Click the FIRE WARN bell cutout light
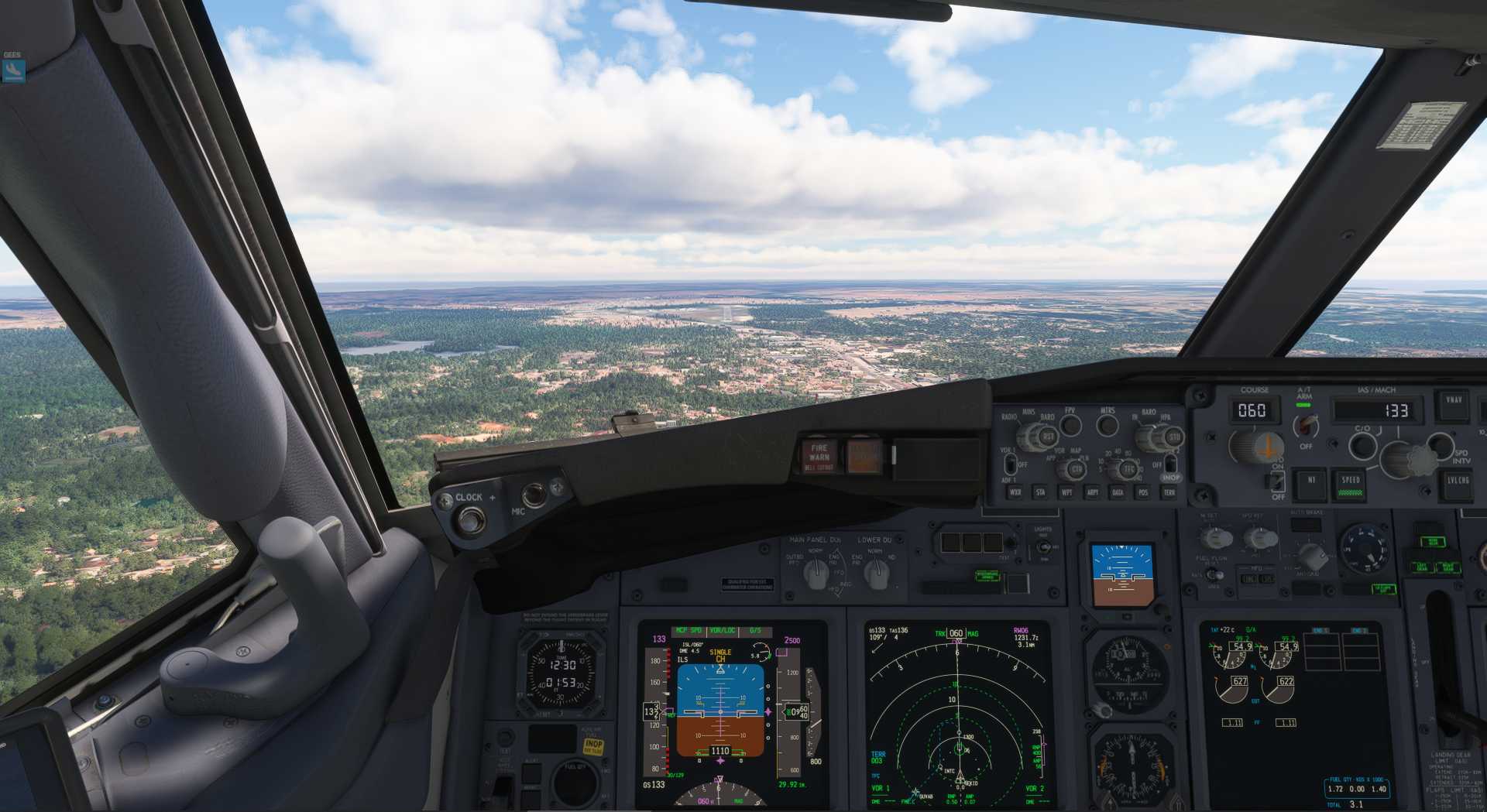This screenshot has width=1487, height=812. click(x=819, y=456)
